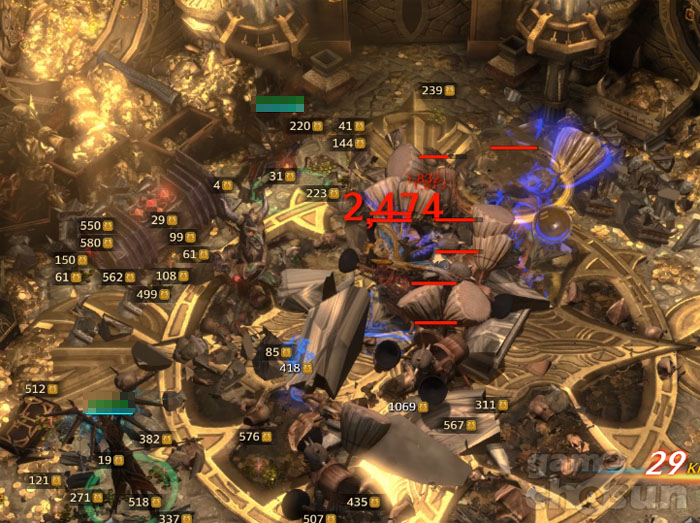Pick up the 576 gold drop
The image size is (700, 523).
256,437
